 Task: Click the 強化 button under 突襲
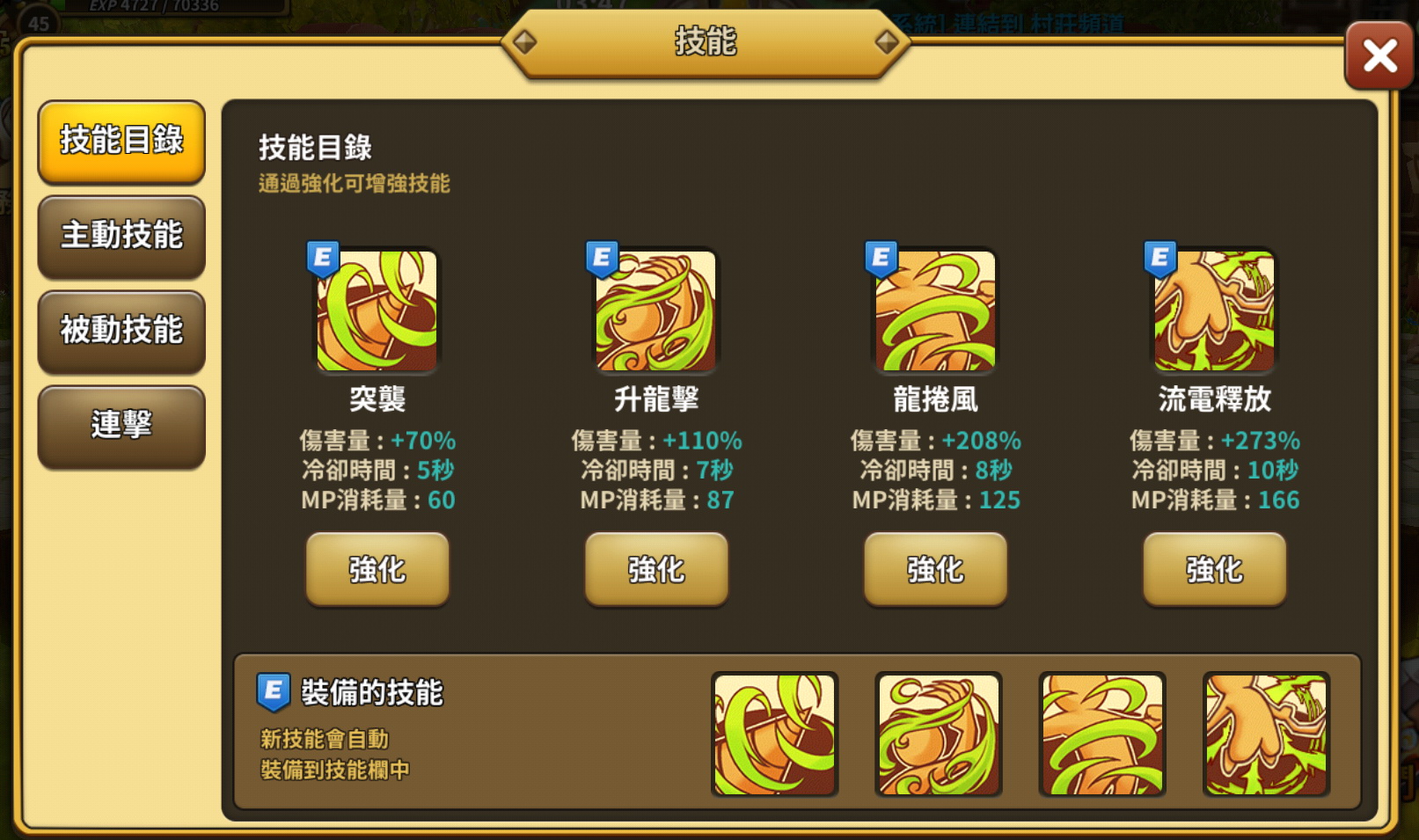[377, 570]
